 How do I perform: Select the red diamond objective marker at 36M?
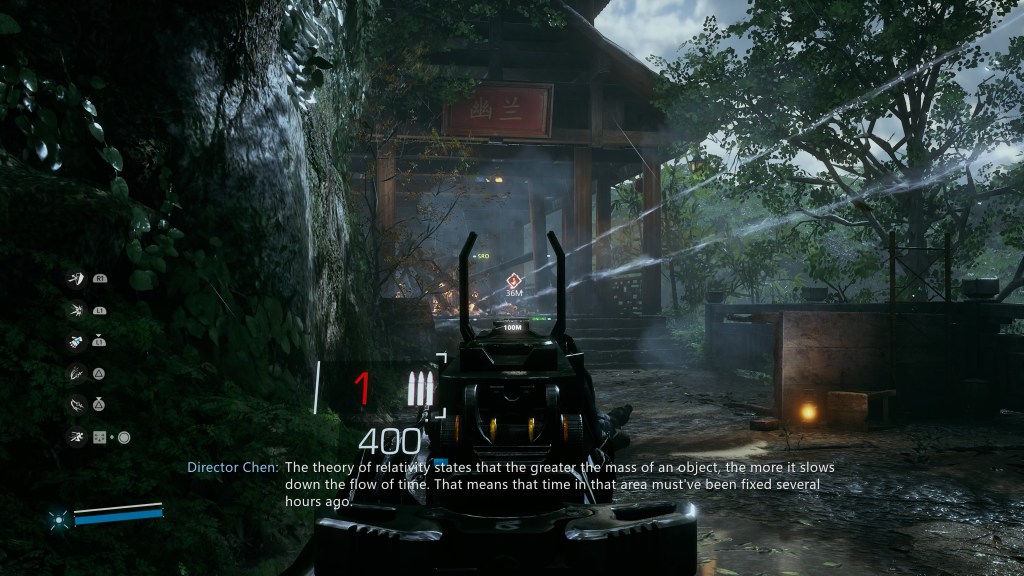(x=514, y=280)
